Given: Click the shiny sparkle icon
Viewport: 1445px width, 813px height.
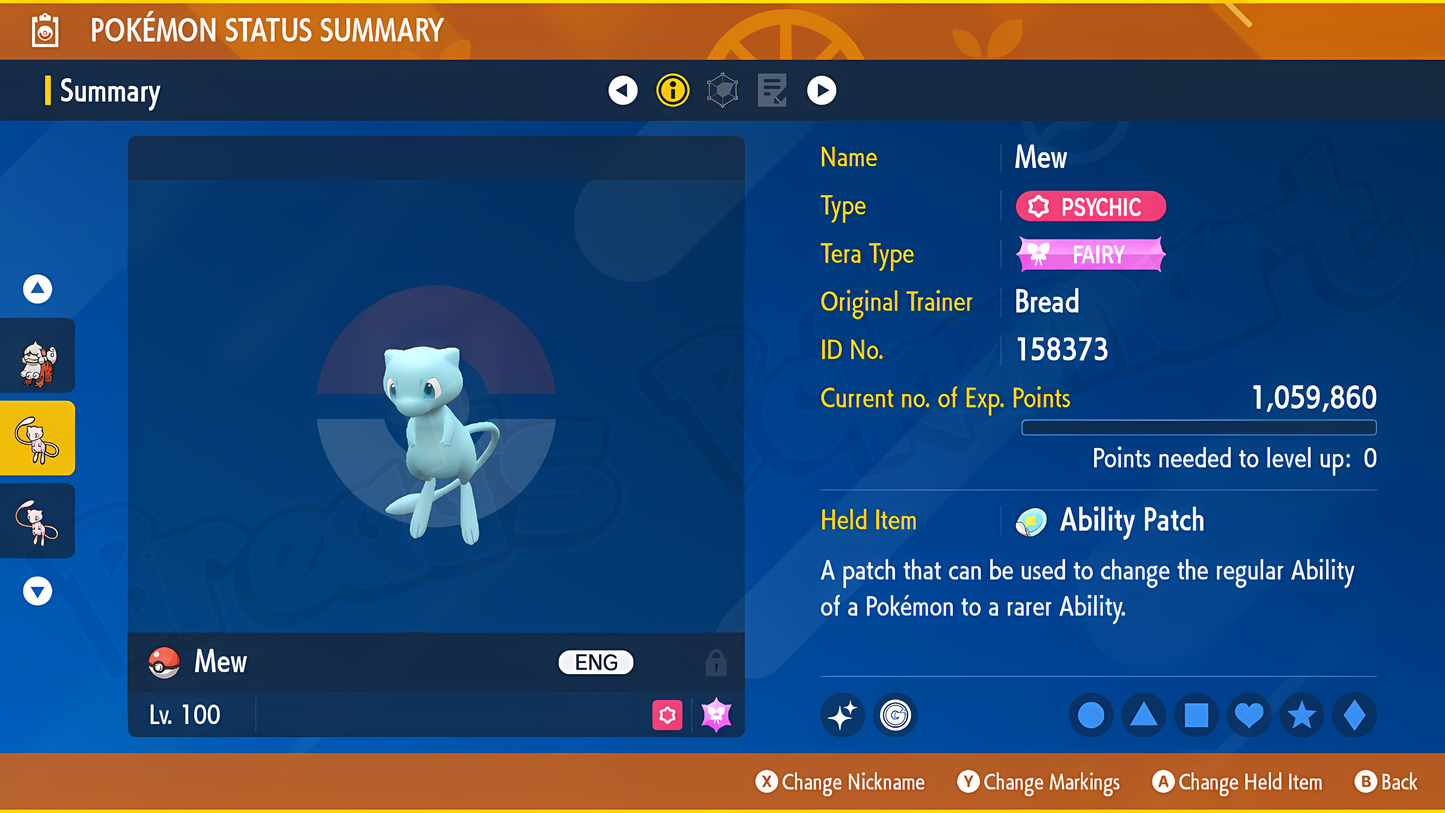Looking at the screenshot, I should point(842,715).
